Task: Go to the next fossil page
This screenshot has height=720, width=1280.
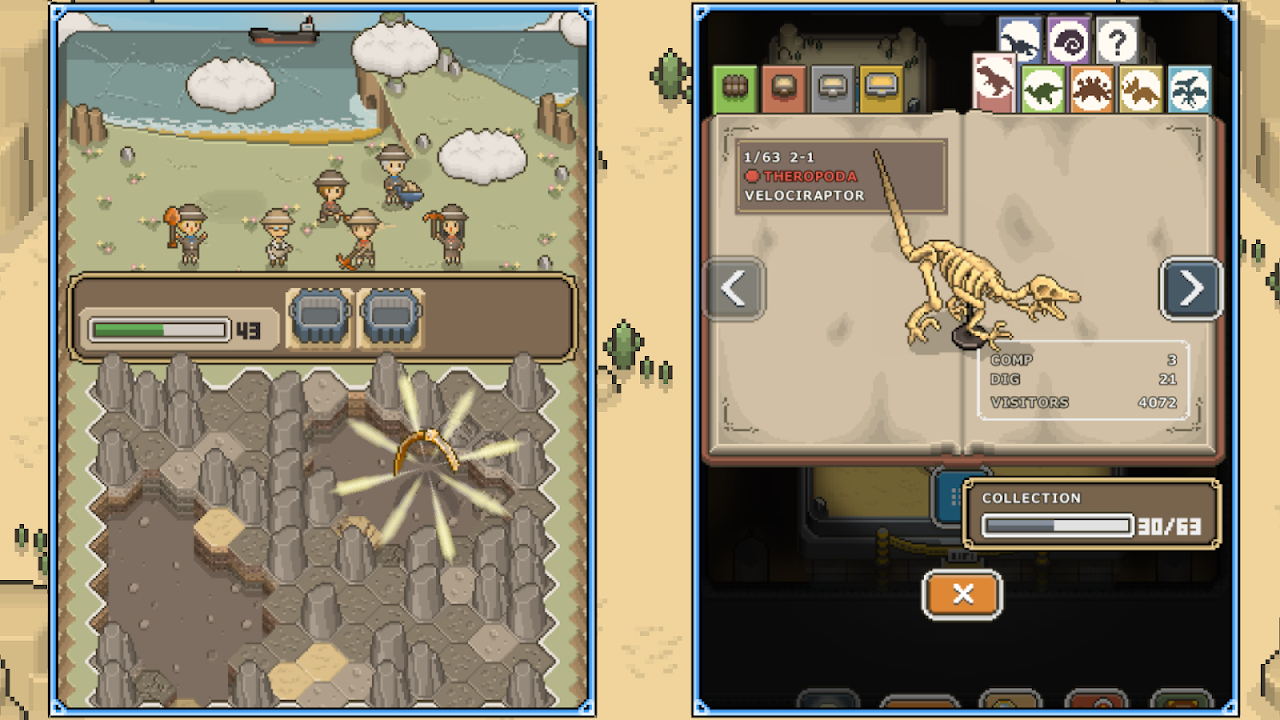Action: 1191,289
